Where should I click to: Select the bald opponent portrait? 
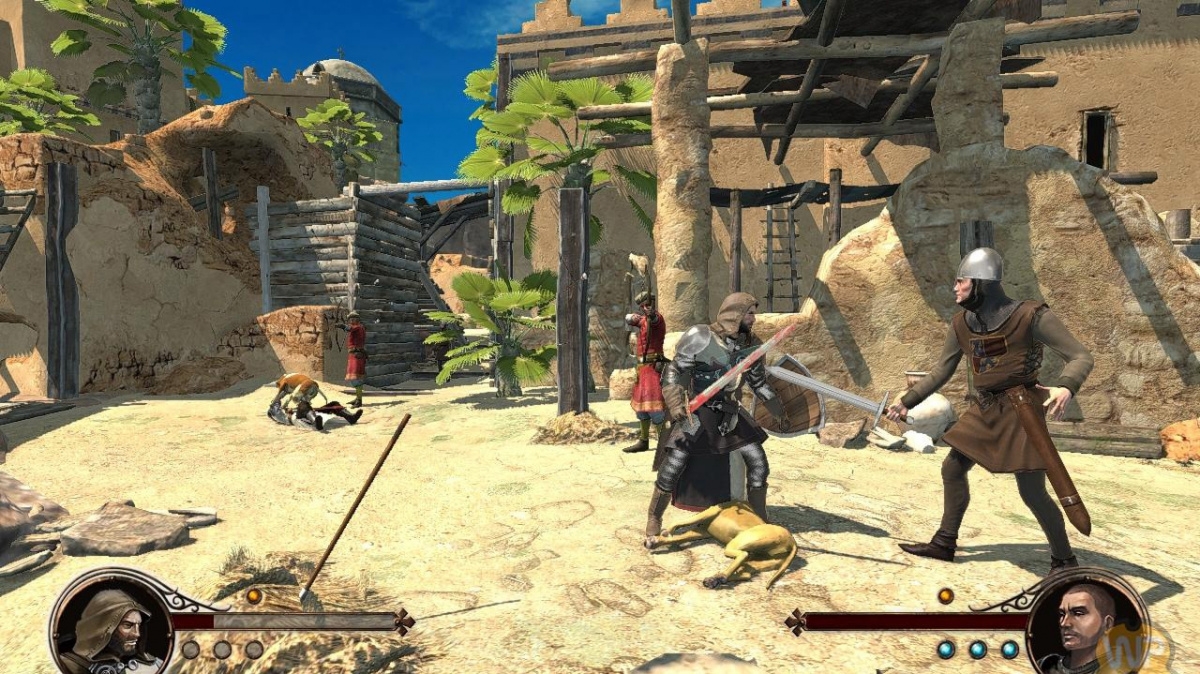1087,625
